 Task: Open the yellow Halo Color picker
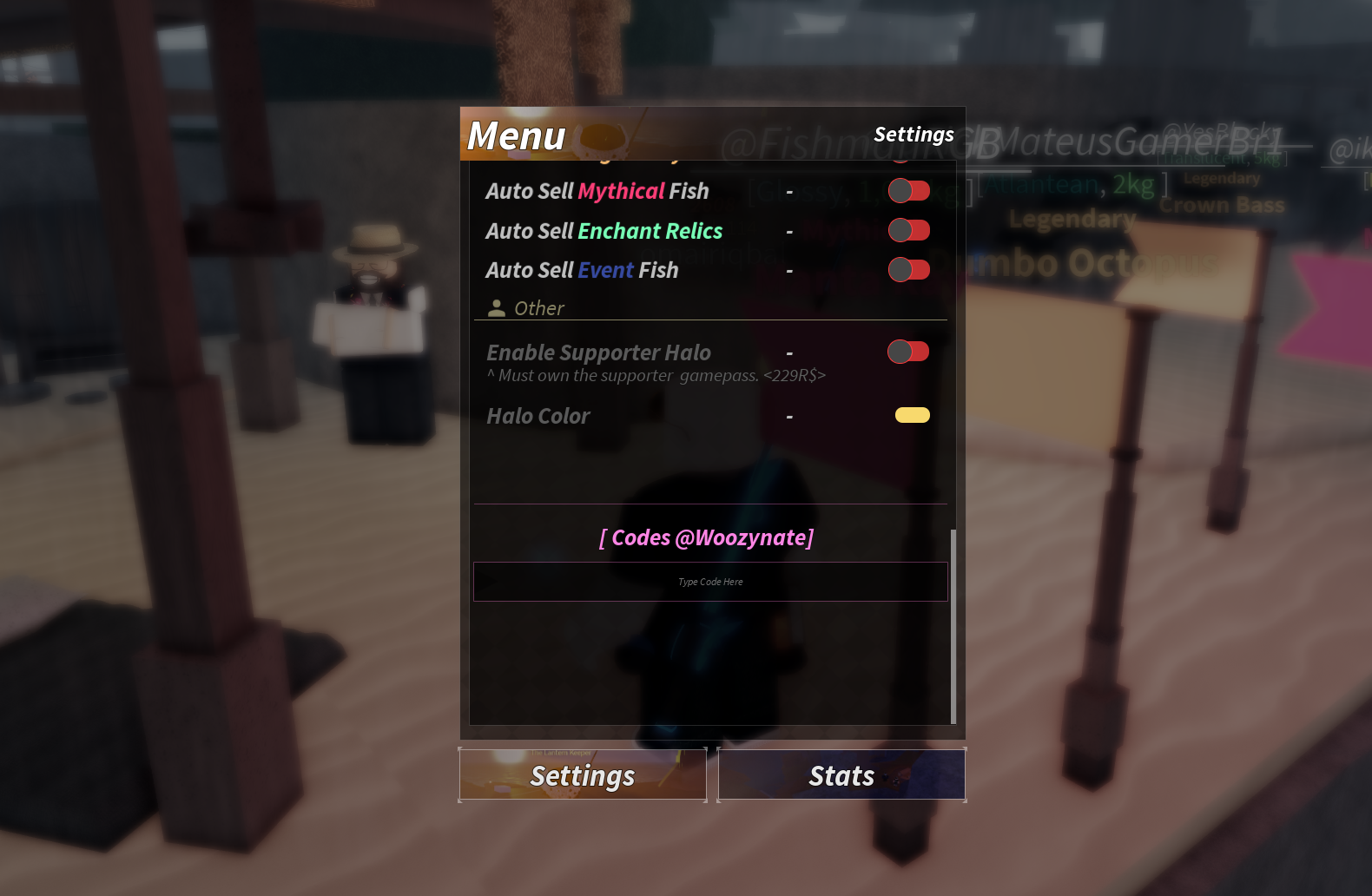point(910,414)
